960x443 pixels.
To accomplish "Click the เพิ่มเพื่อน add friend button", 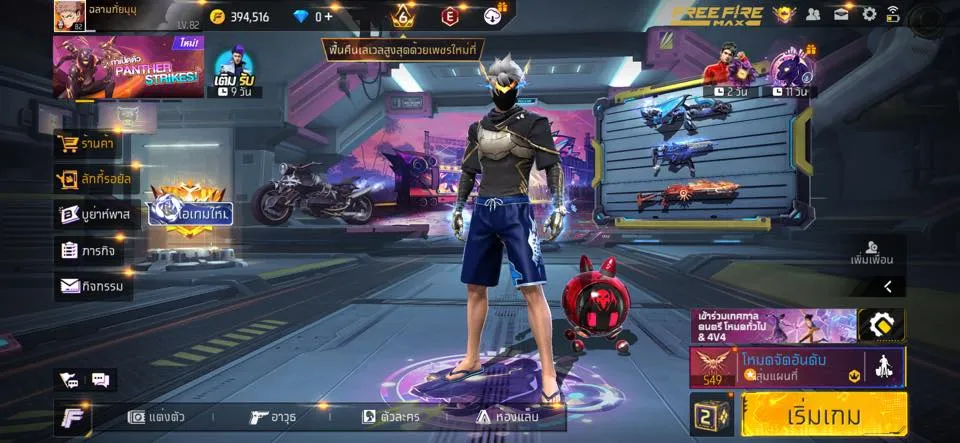I will (870, 252).
